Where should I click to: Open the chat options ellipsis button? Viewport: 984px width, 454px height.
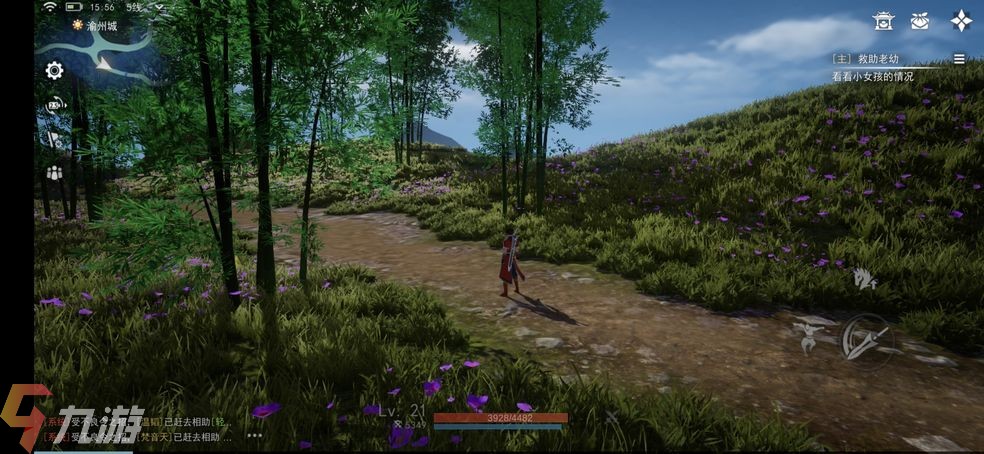point(255,436)
